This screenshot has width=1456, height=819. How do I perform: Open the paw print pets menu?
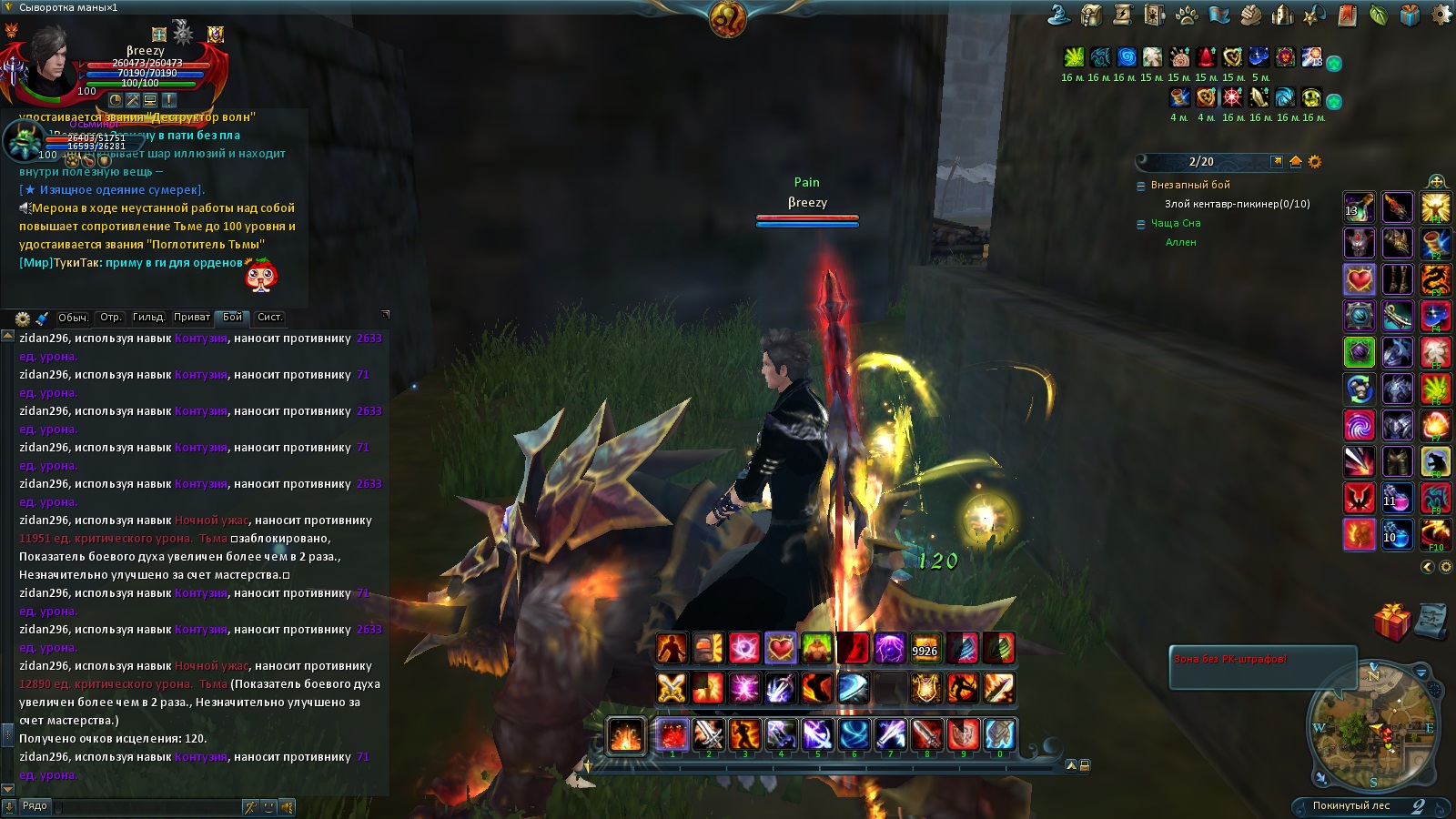(1187, 15)
